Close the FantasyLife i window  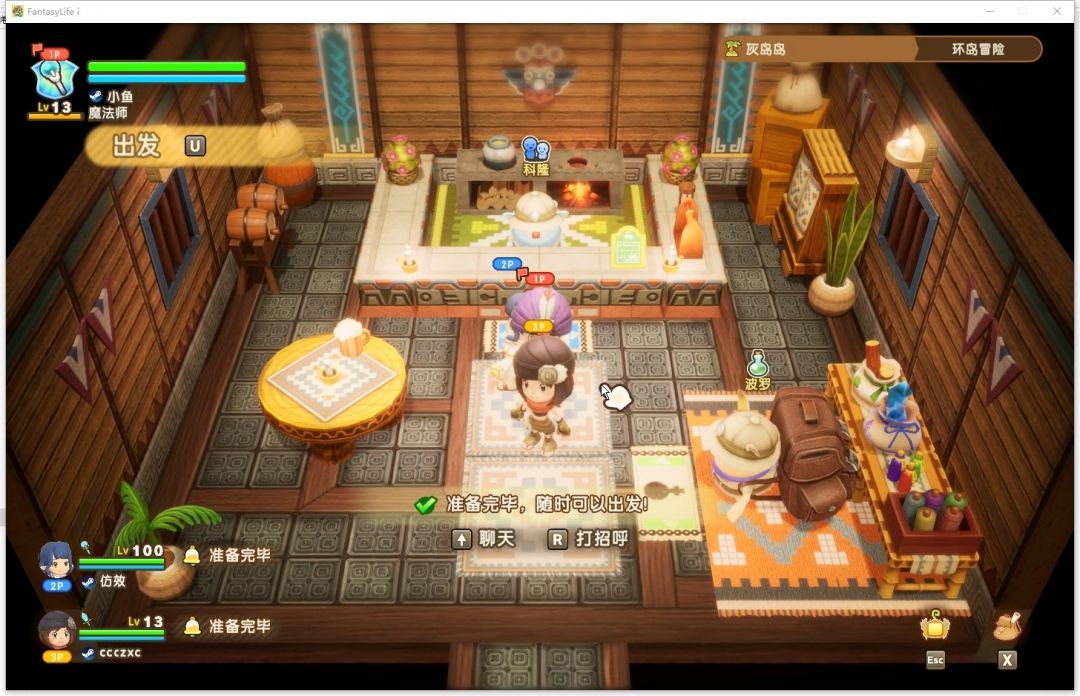(x=1057, y=10)
